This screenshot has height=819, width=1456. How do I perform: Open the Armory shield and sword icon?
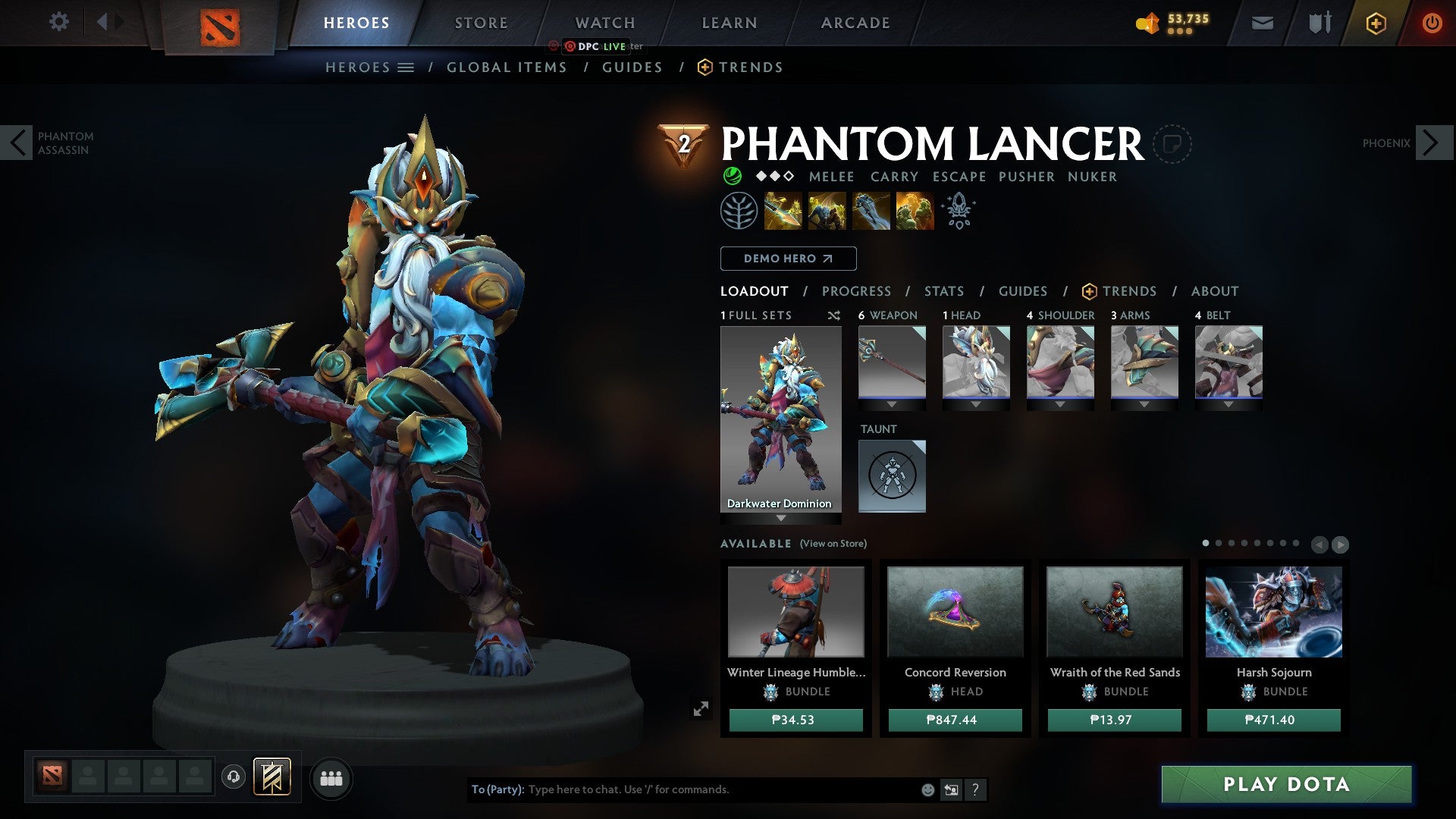(1319, 23)
